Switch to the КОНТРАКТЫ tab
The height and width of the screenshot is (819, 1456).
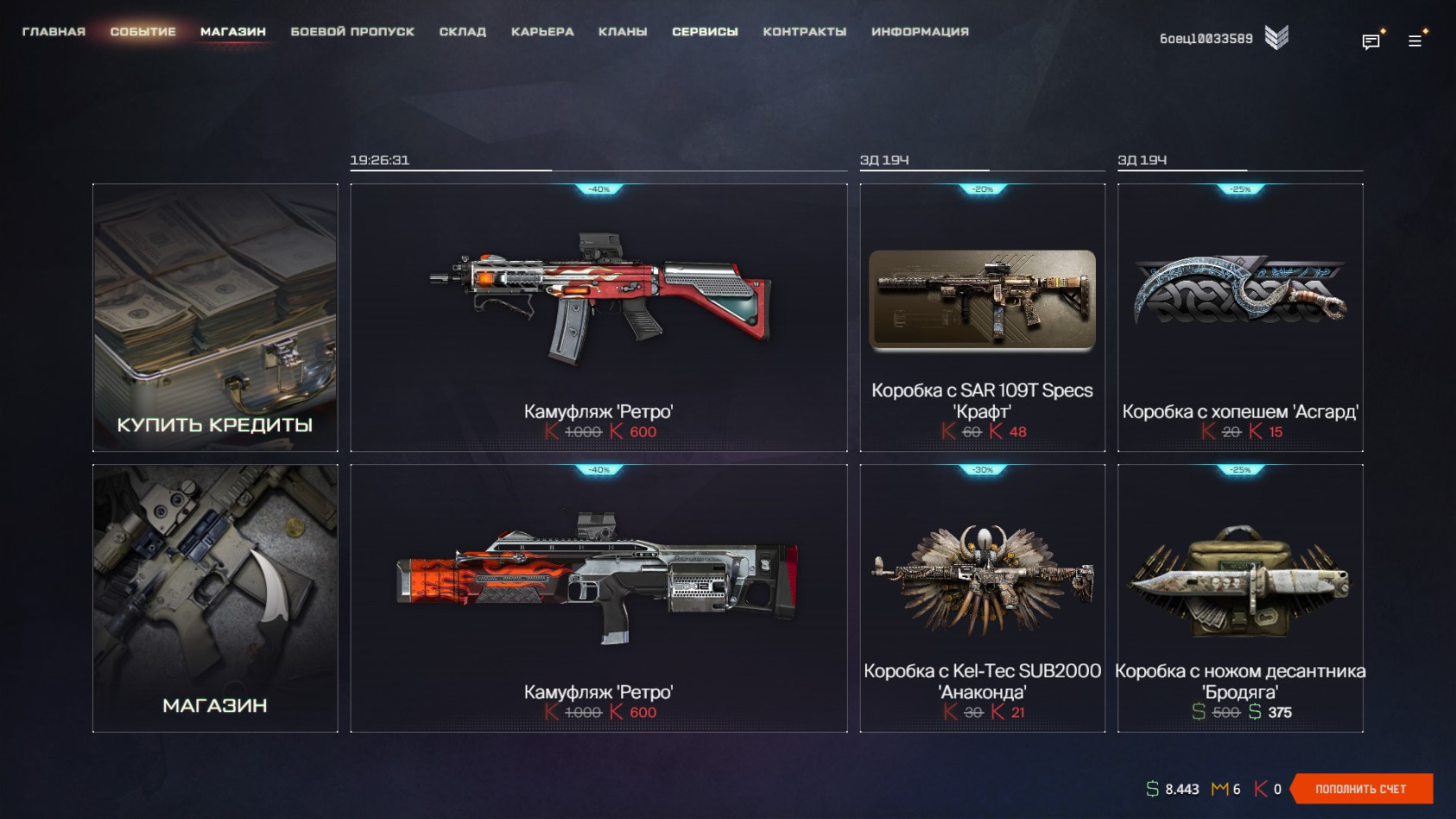(804, 32)
